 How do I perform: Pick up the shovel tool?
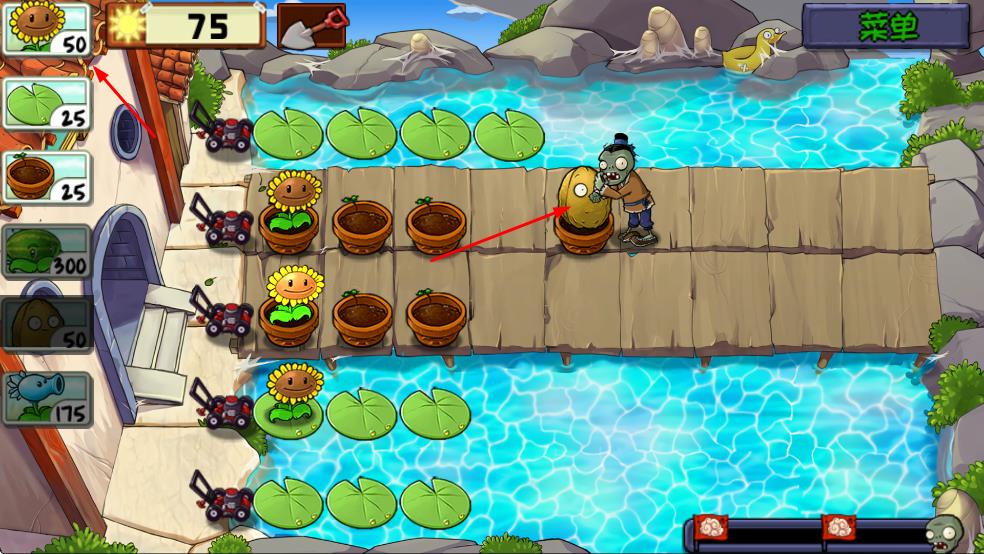click(x=311, y=27)
